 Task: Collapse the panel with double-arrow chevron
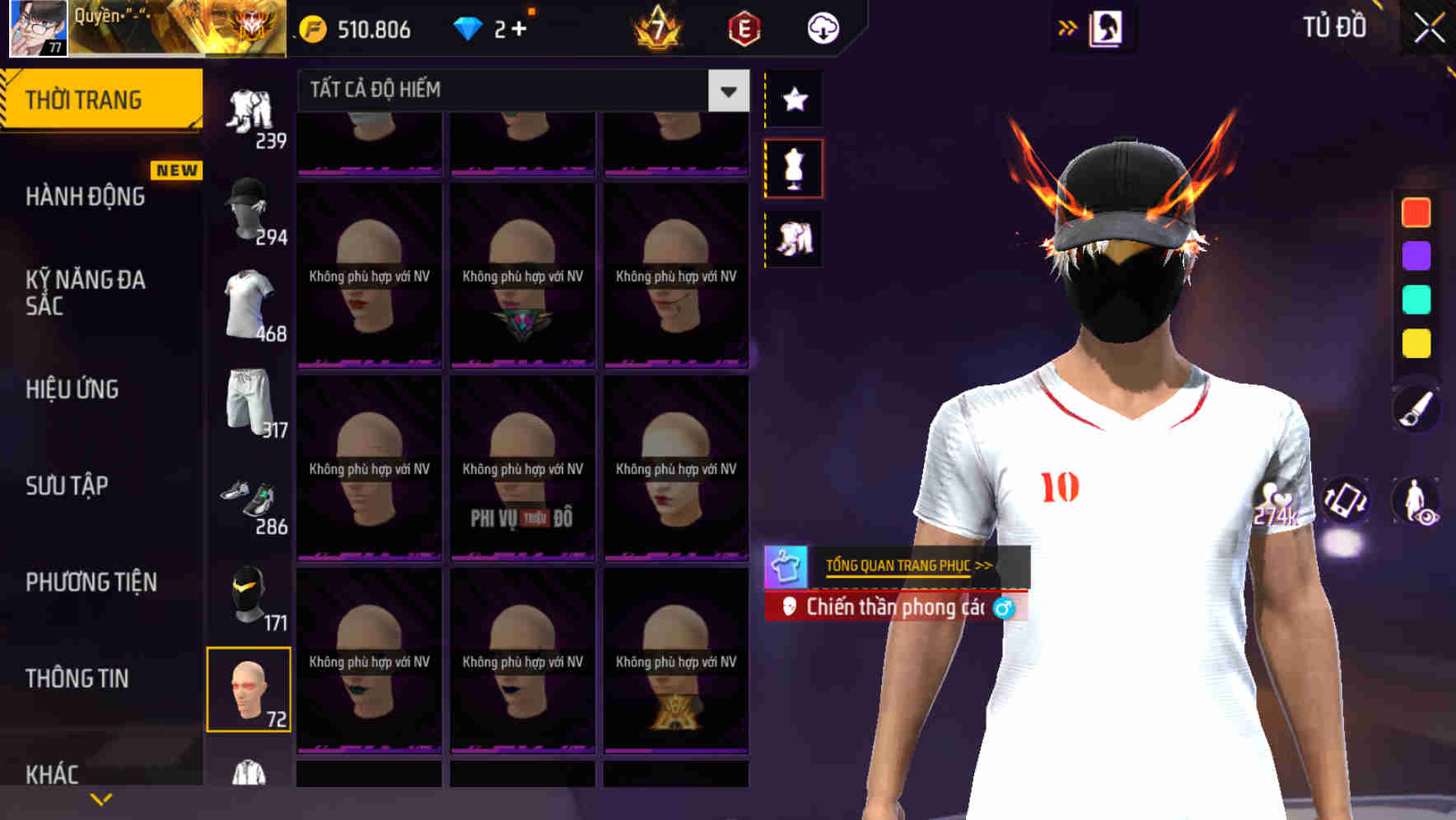tap(1068, 27)
